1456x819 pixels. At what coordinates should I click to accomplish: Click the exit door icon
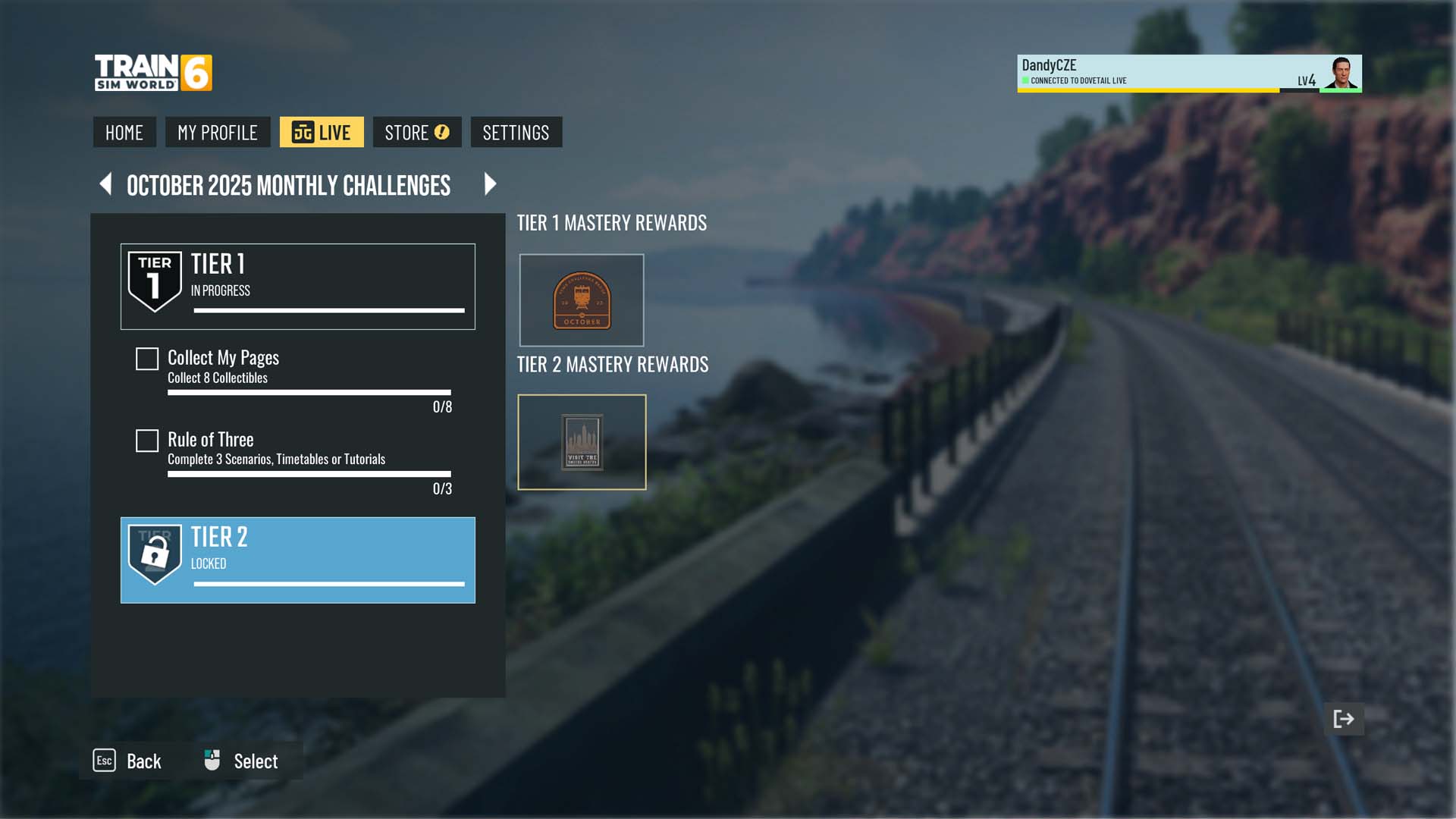coord(1344,719)
